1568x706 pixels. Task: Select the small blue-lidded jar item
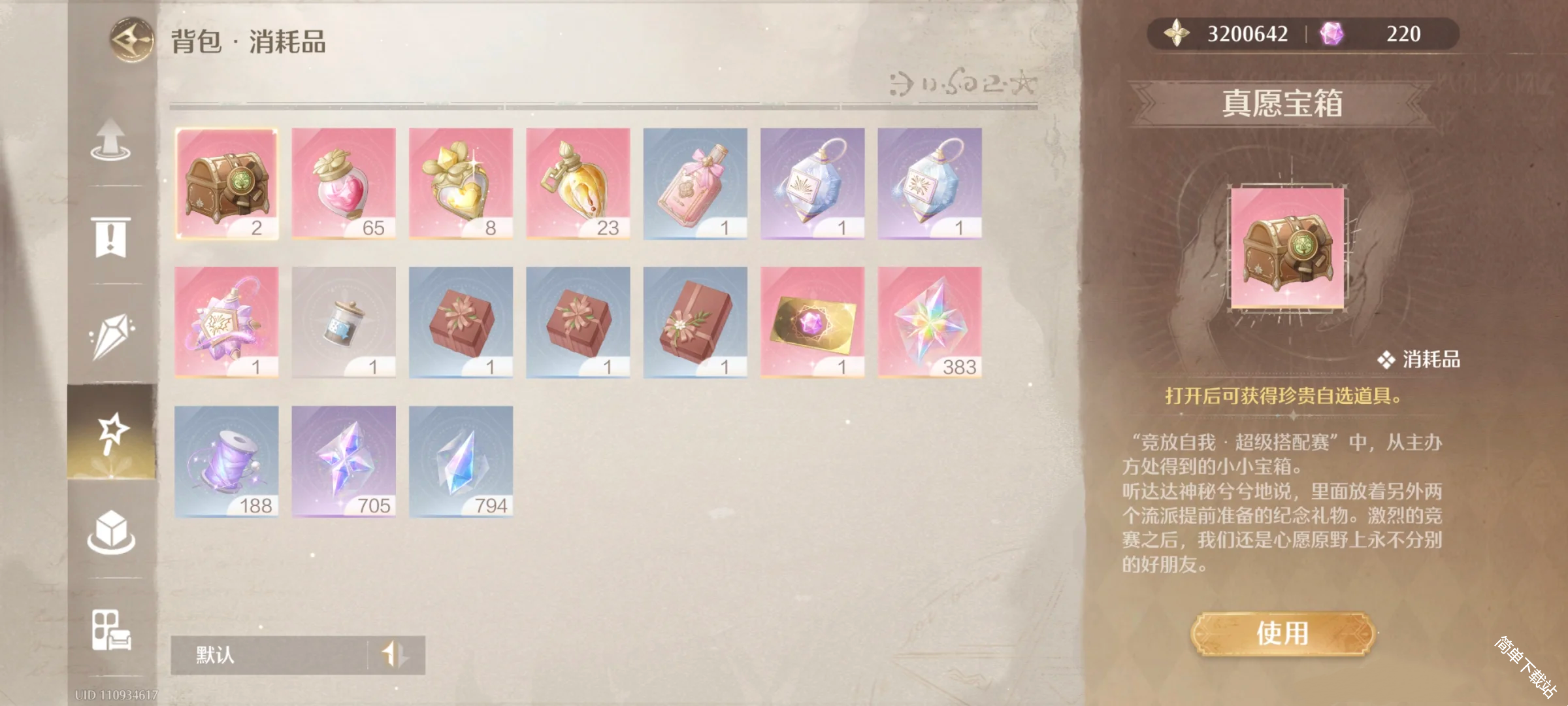point(344,322)
